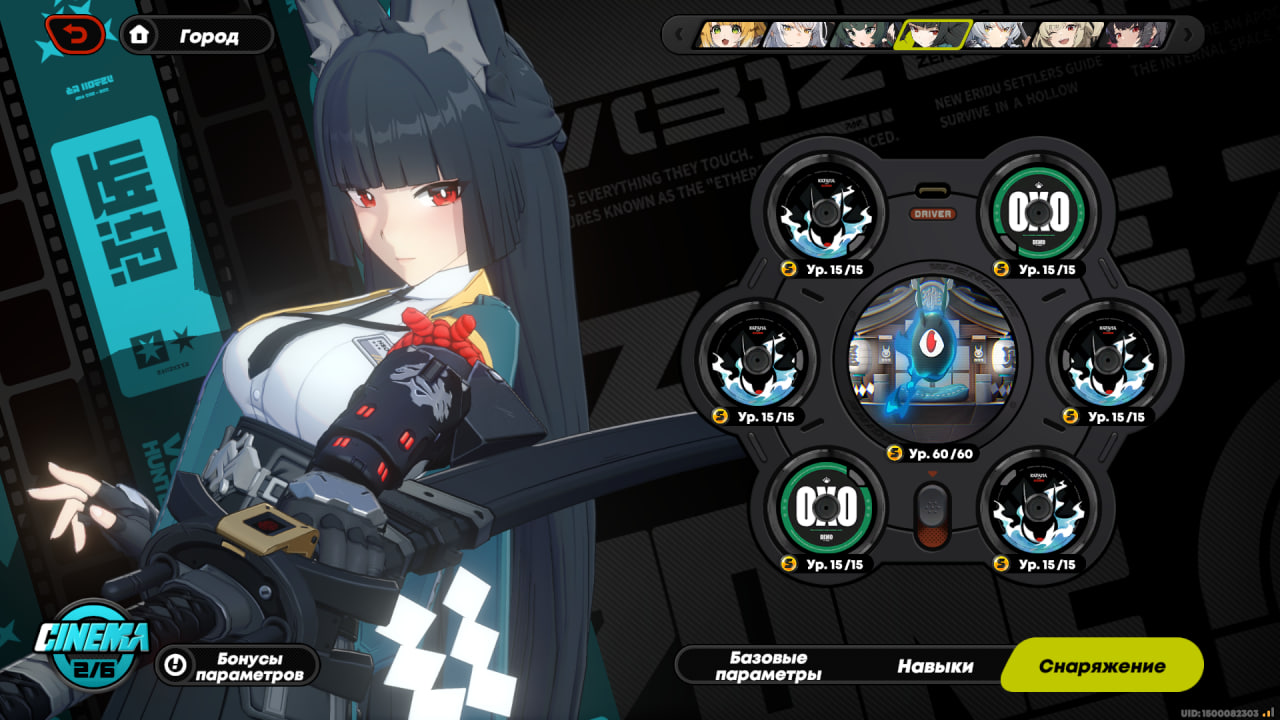Switch to the Базовые параметры tab
Image resolution: width=1280 pixels, height=720 pixels.
coord(768,666)
